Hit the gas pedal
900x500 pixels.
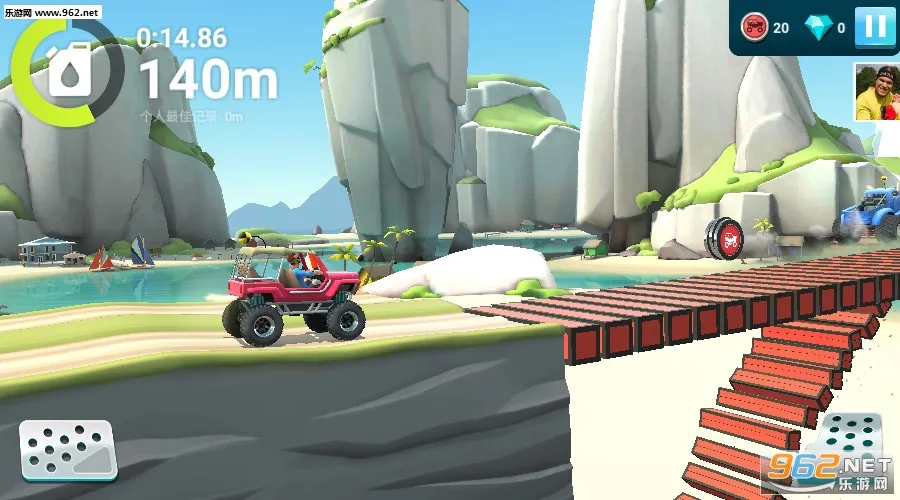(x=846, y=443)
